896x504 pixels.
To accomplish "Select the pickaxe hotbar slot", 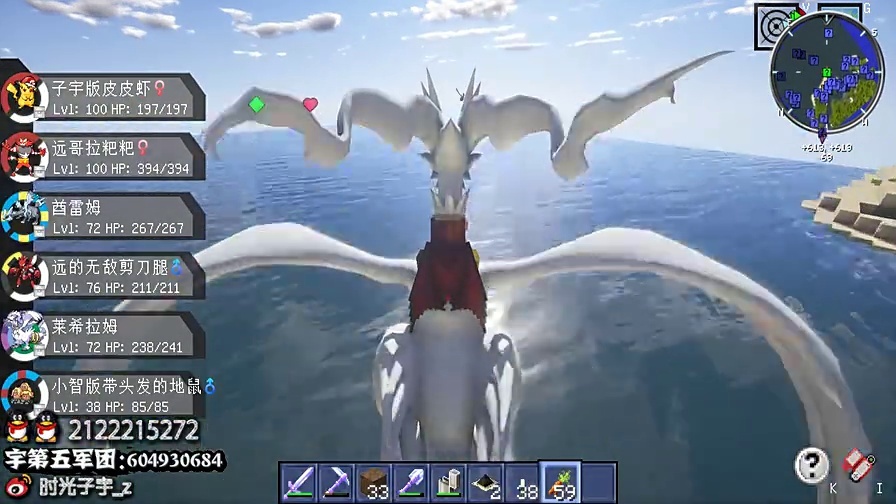I will (336, 482).
